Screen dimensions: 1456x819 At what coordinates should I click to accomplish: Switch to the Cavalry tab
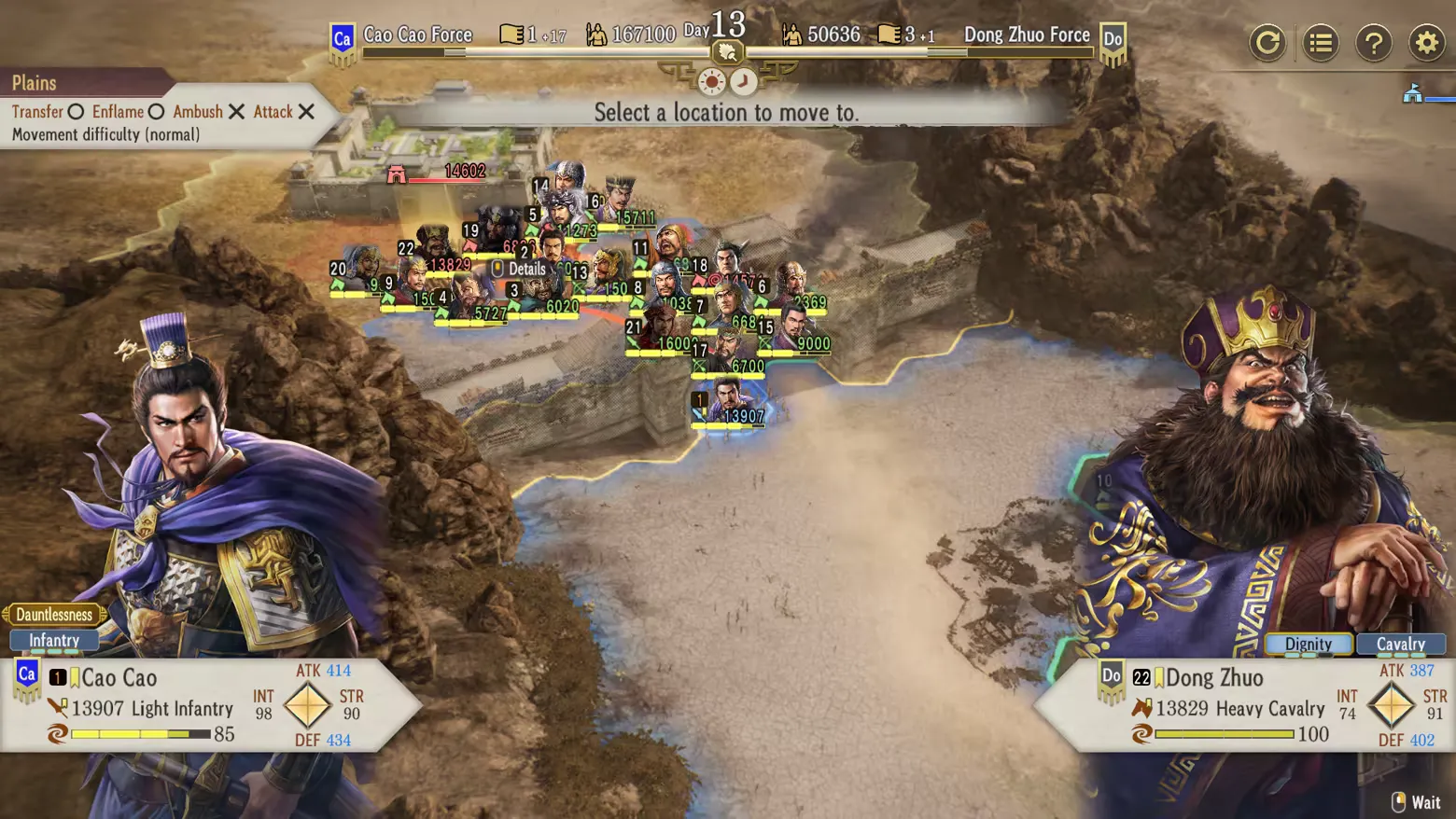click(1401, 644)
